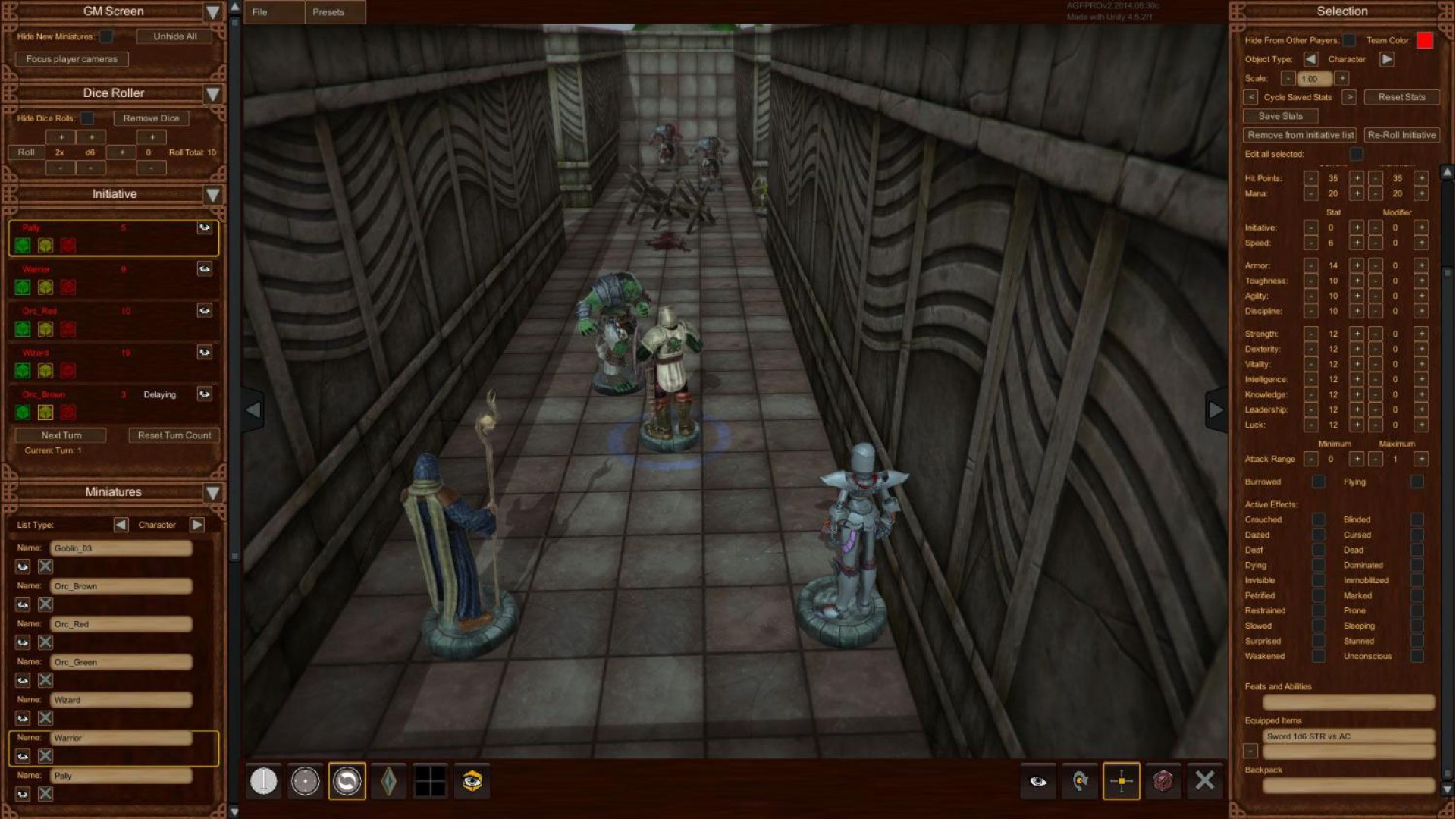Click the X delete icon in bottom toolbar
The height and width of the screenshot is (819, 1456).
click(1204, 781)
